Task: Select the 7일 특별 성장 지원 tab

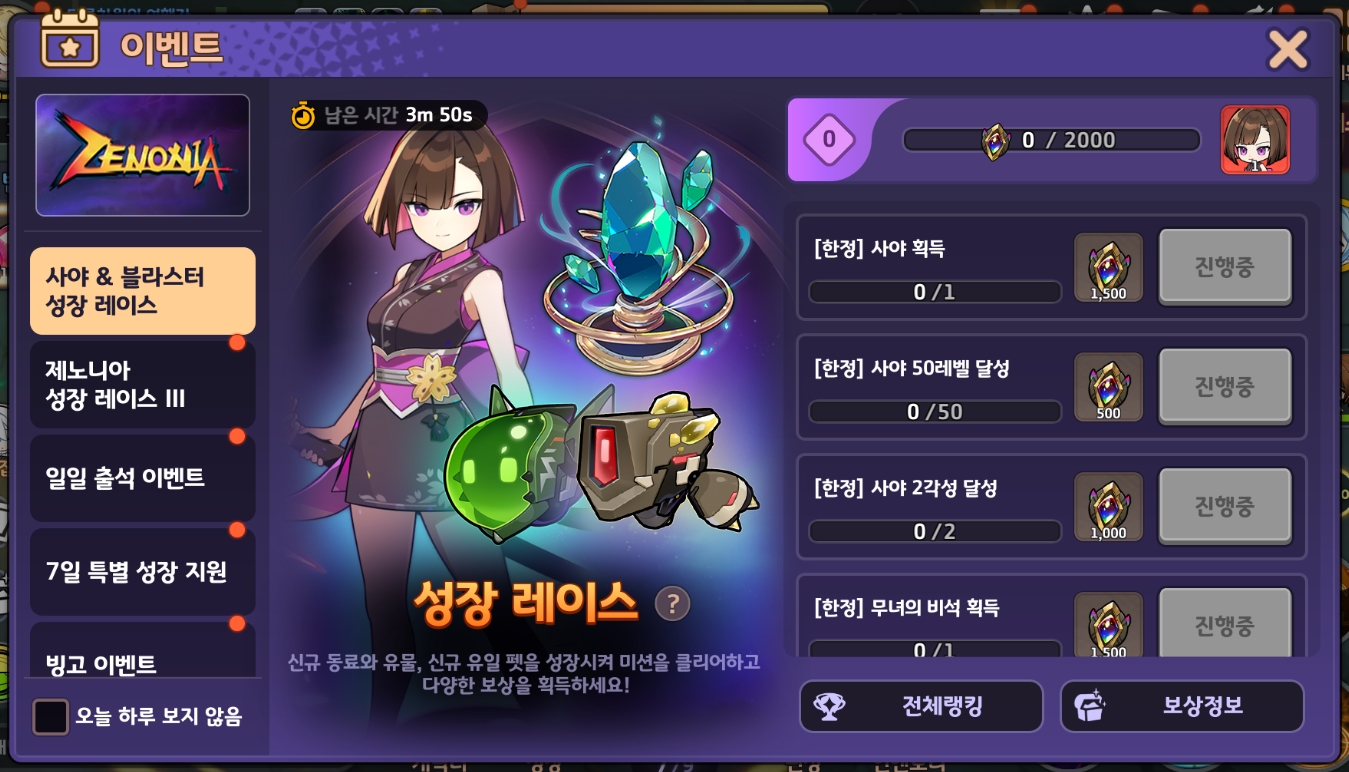Action: click(x=142, y=572)
